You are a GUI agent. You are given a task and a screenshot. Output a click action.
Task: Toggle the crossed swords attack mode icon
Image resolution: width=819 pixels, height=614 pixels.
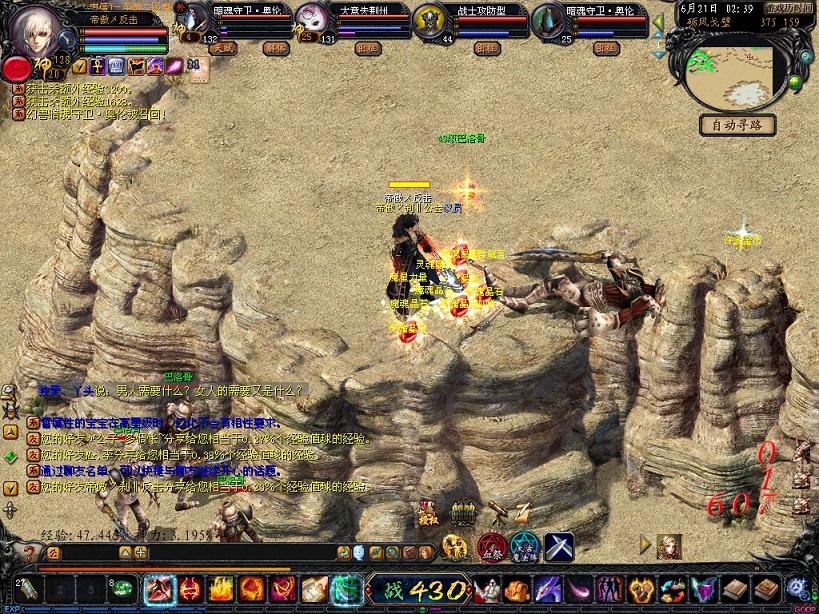click(x=559, y=546)
